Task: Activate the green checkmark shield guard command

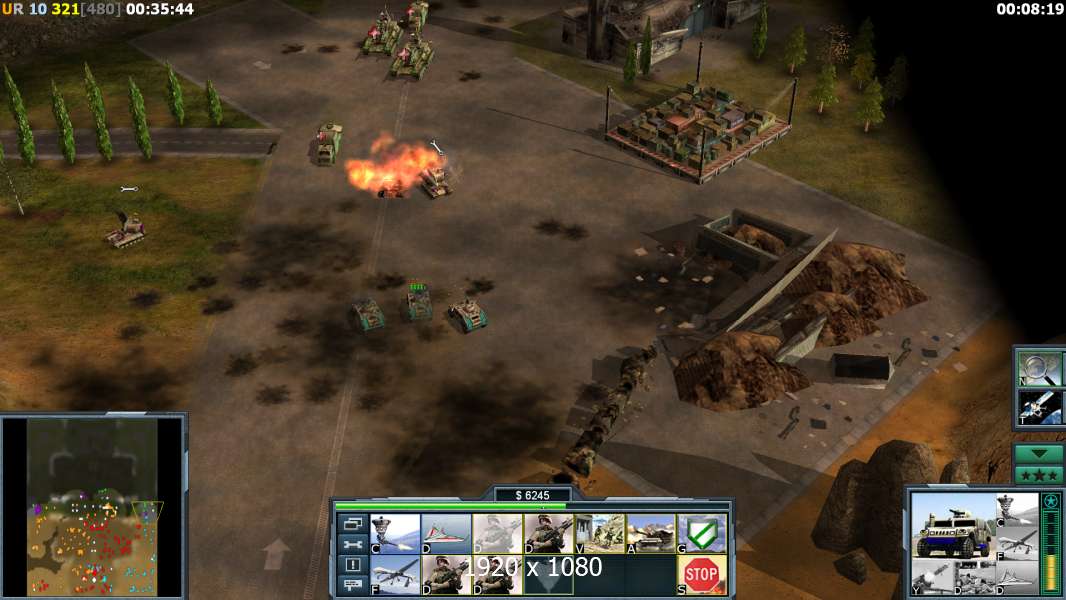Action: (701, 534)
